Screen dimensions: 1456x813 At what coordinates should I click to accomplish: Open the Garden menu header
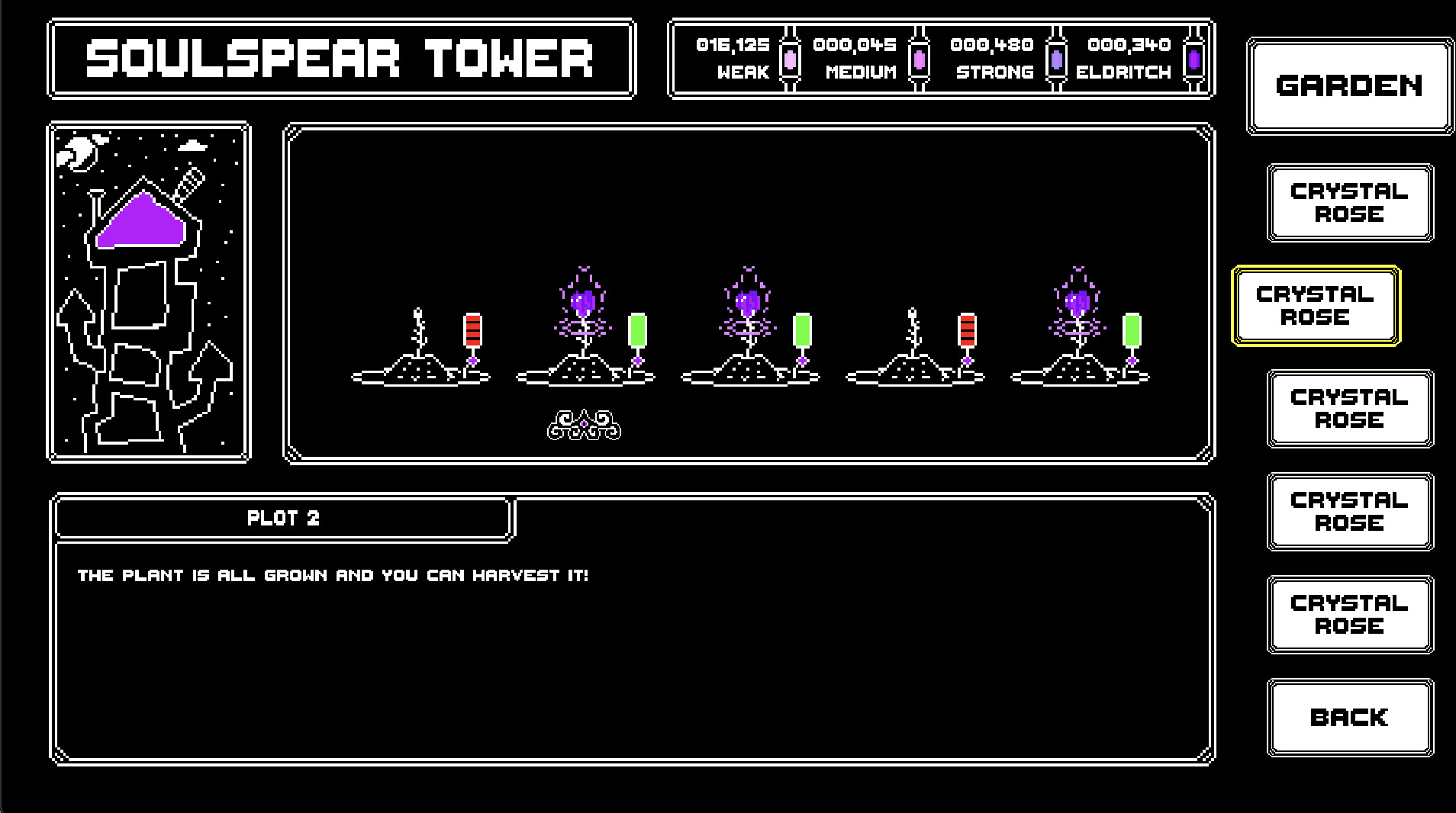point(1348,85)
